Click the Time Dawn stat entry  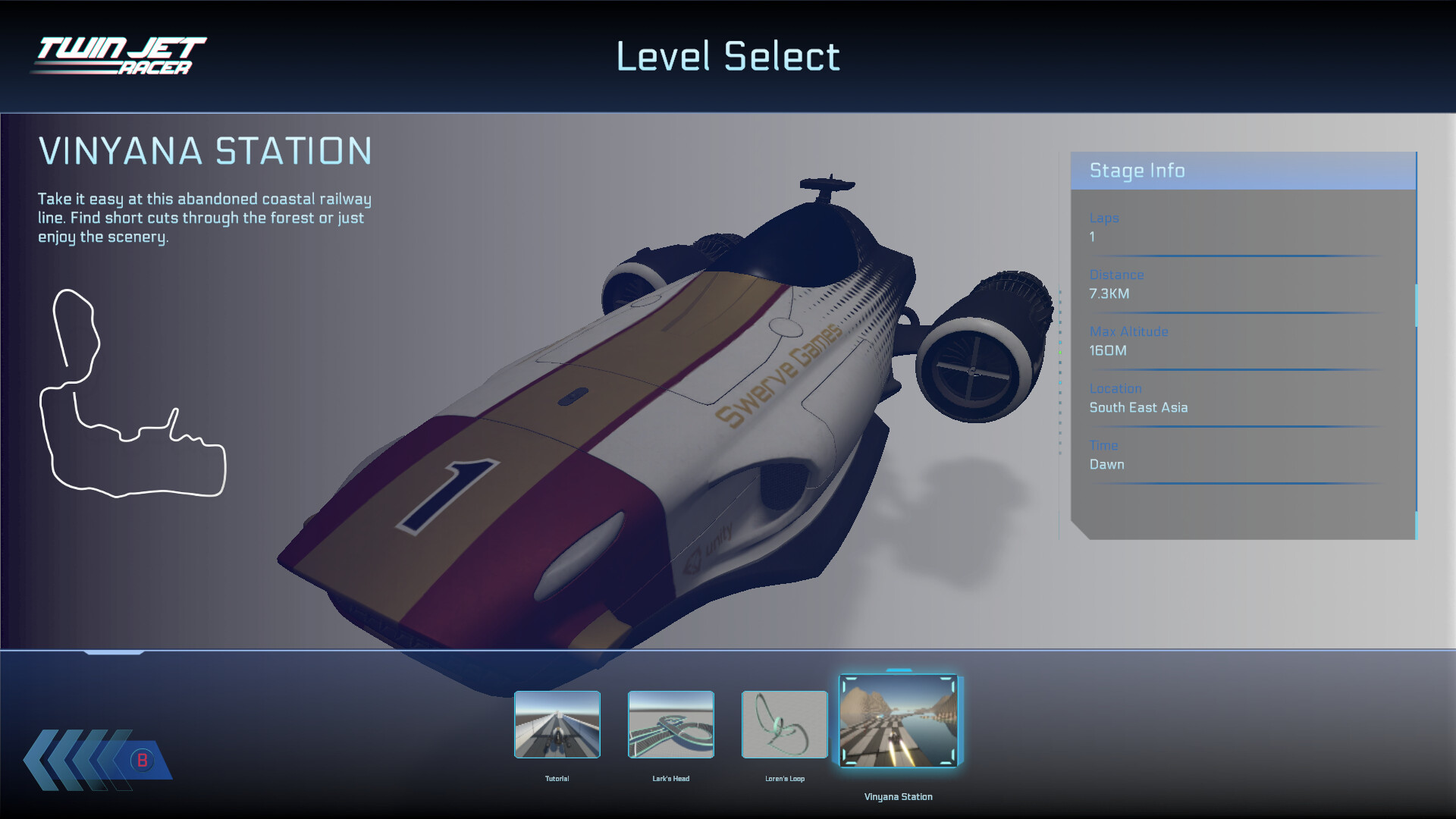click(x=1107, y=464)
